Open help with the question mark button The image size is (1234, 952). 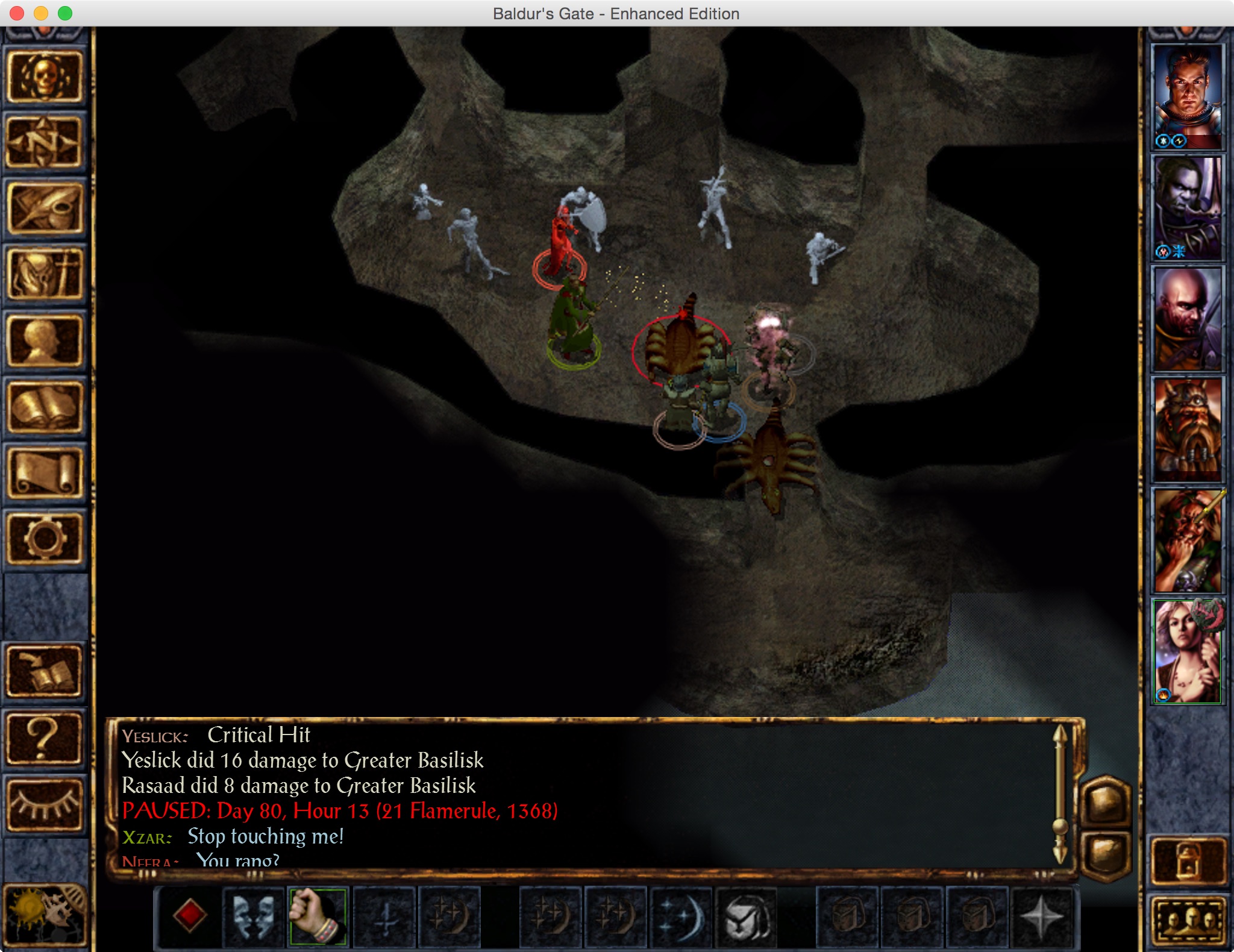coord(45,739)
